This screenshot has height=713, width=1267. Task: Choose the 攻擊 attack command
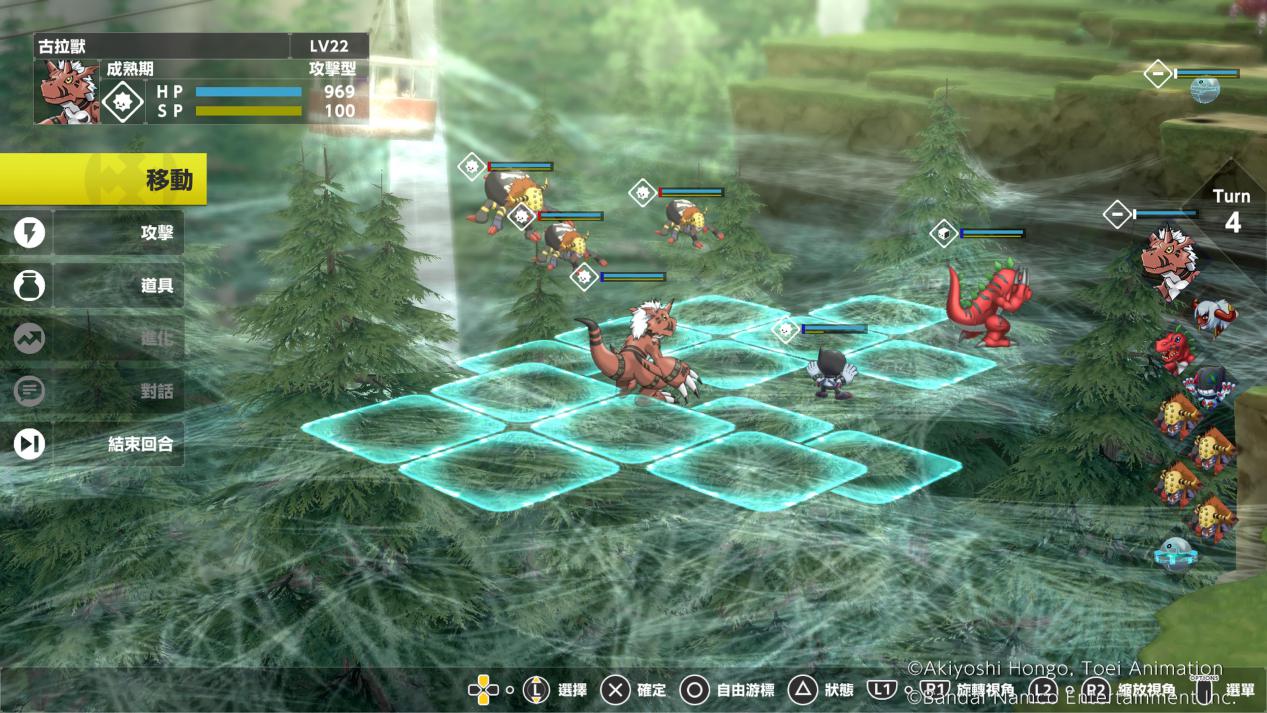point(98,233)
